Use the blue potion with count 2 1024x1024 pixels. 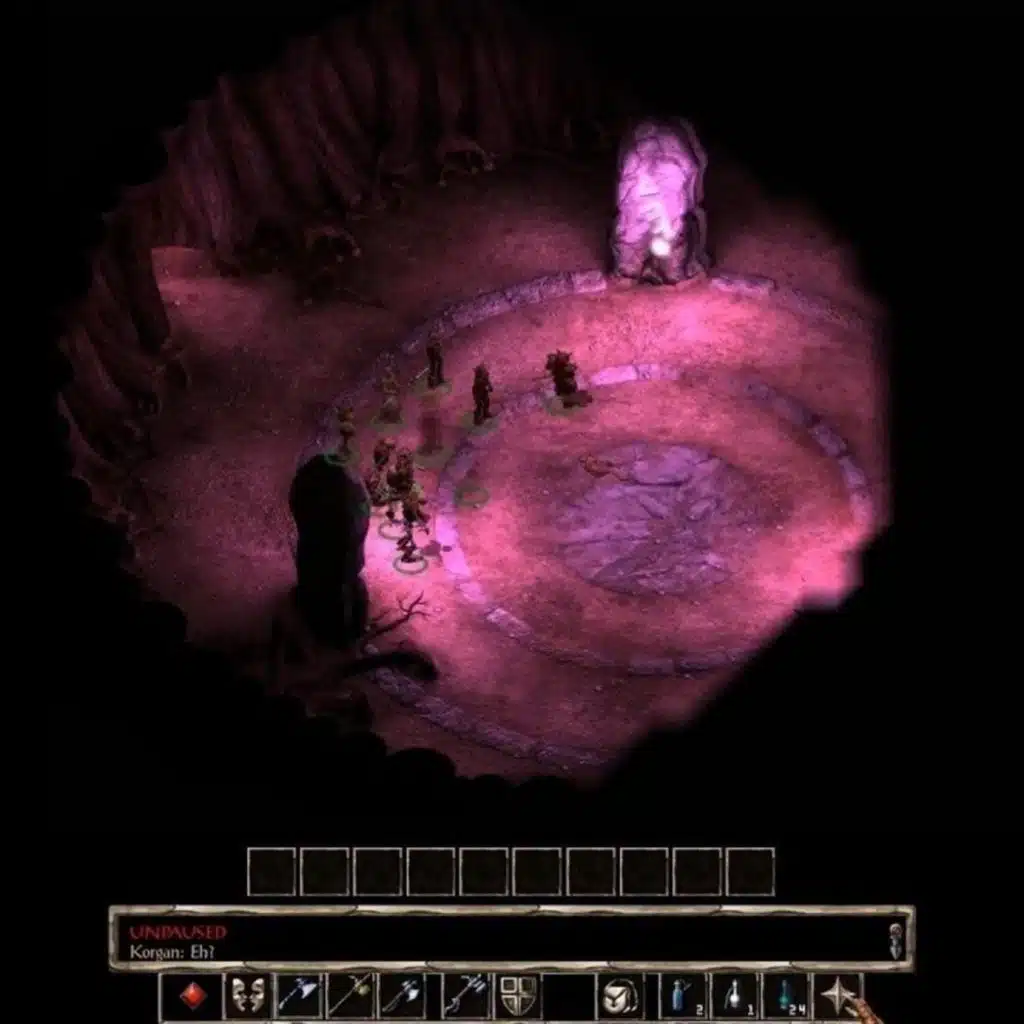click(682, 996)
